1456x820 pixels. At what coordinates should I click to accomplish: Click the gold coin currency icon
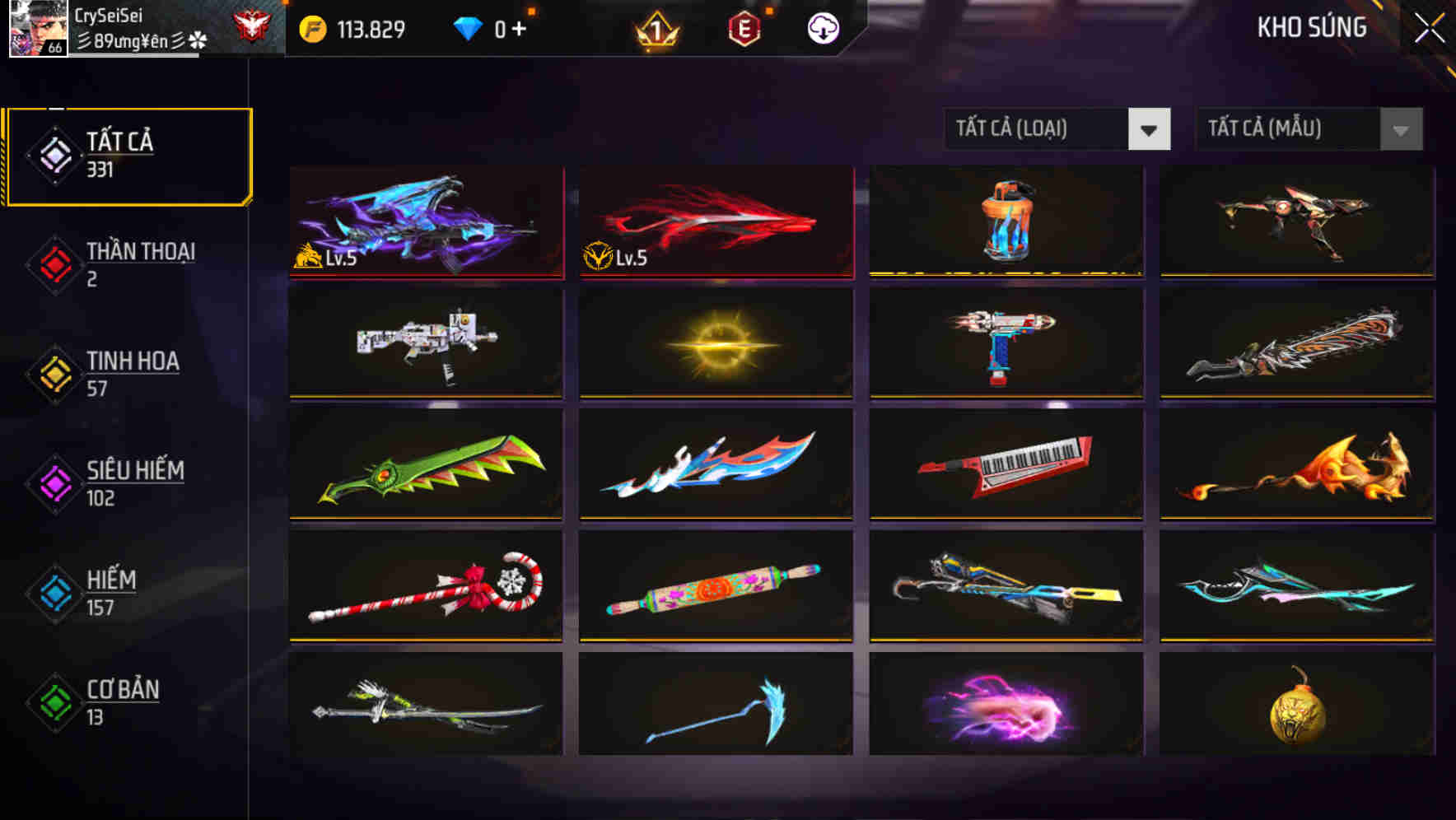[x=313, y=27]
